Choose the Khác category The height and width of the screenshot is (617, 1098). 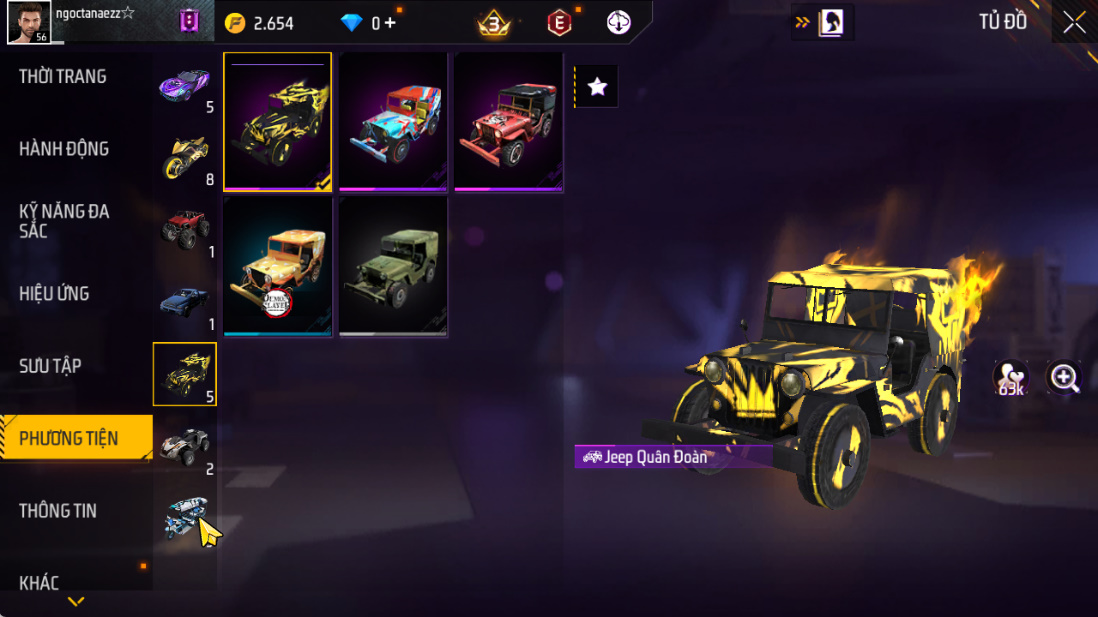[x=39, y=583]
